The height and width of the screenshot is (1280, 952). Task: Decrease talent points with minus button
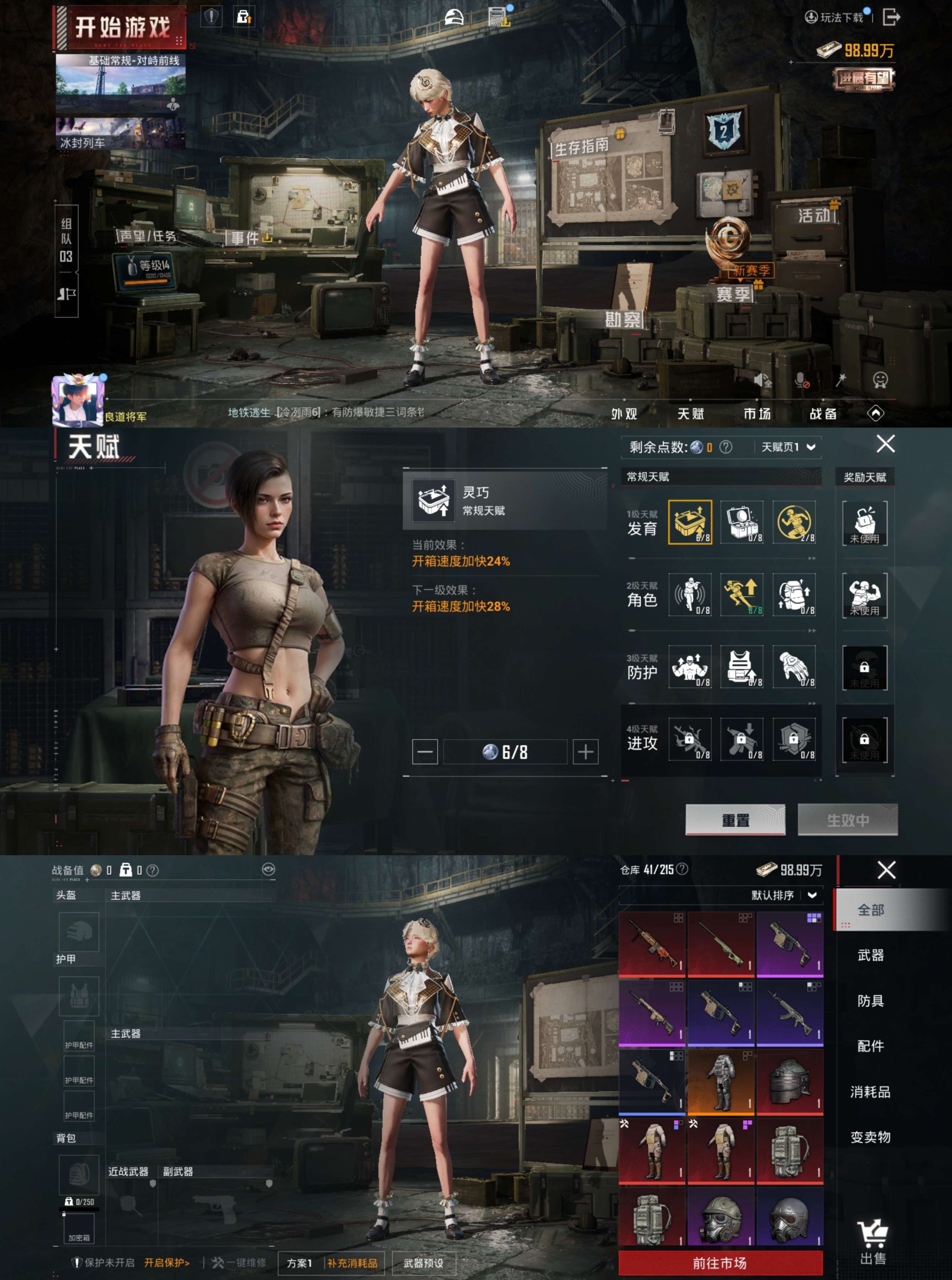[425, 752]
